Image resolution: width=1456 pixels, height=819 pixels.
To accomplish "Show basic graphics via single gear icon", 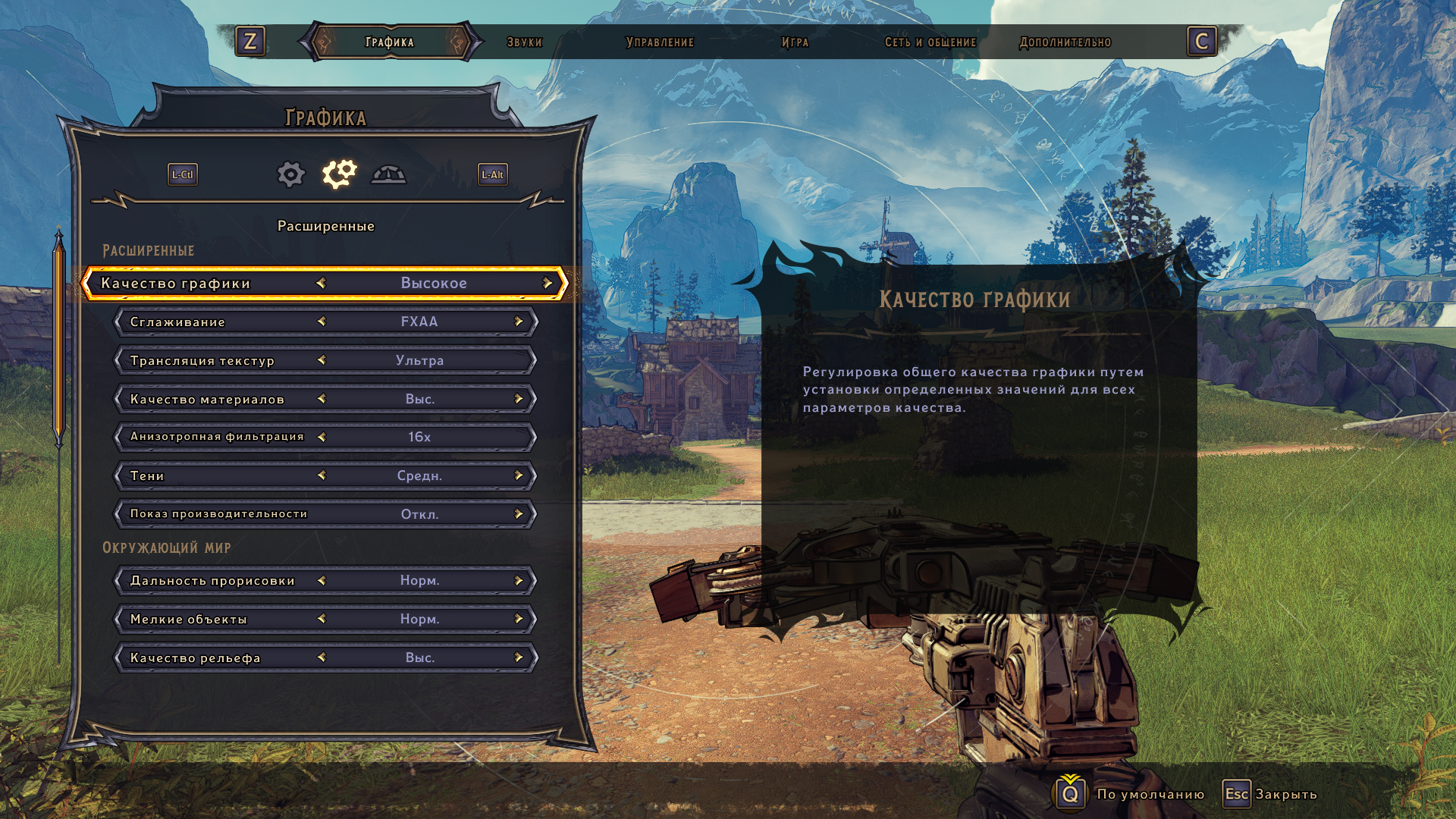I will (290, 174).
